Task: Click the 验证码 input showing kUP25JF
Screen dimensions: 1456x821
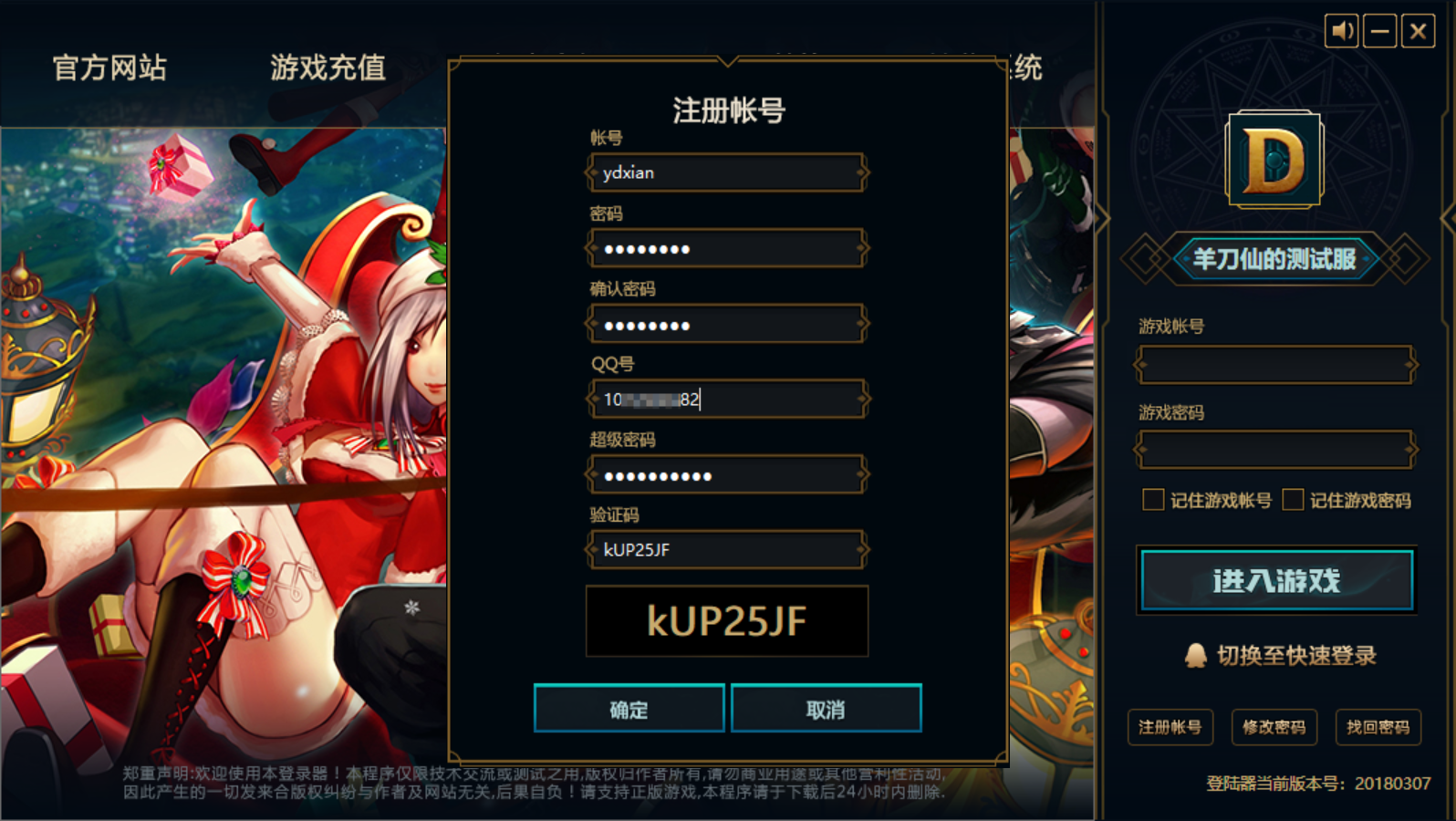Action: [x=725, y=549]
